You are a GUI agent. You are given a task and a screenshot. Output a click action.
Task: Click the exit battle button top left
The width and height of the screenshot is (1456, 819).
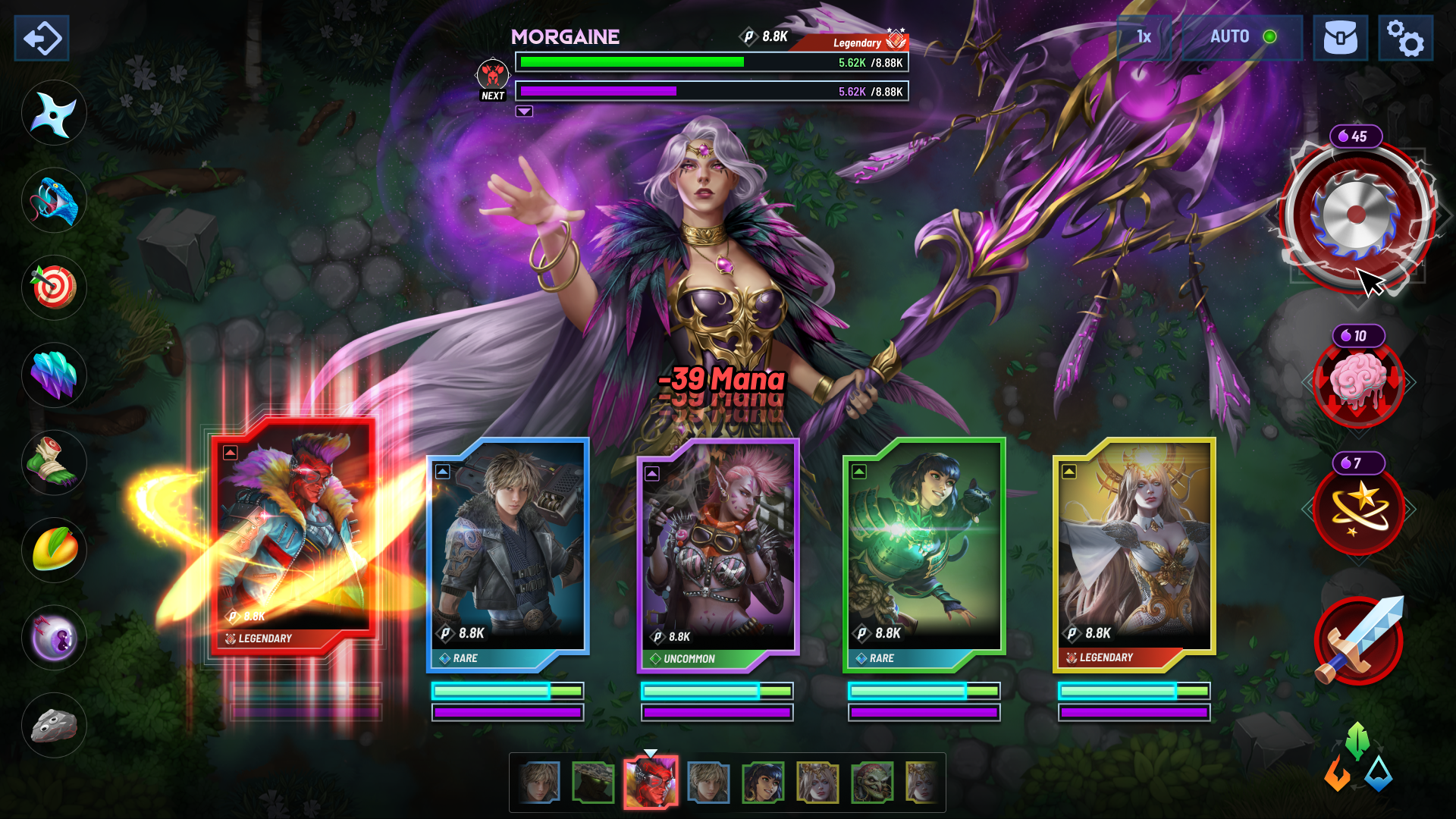[x=41, y=38]
